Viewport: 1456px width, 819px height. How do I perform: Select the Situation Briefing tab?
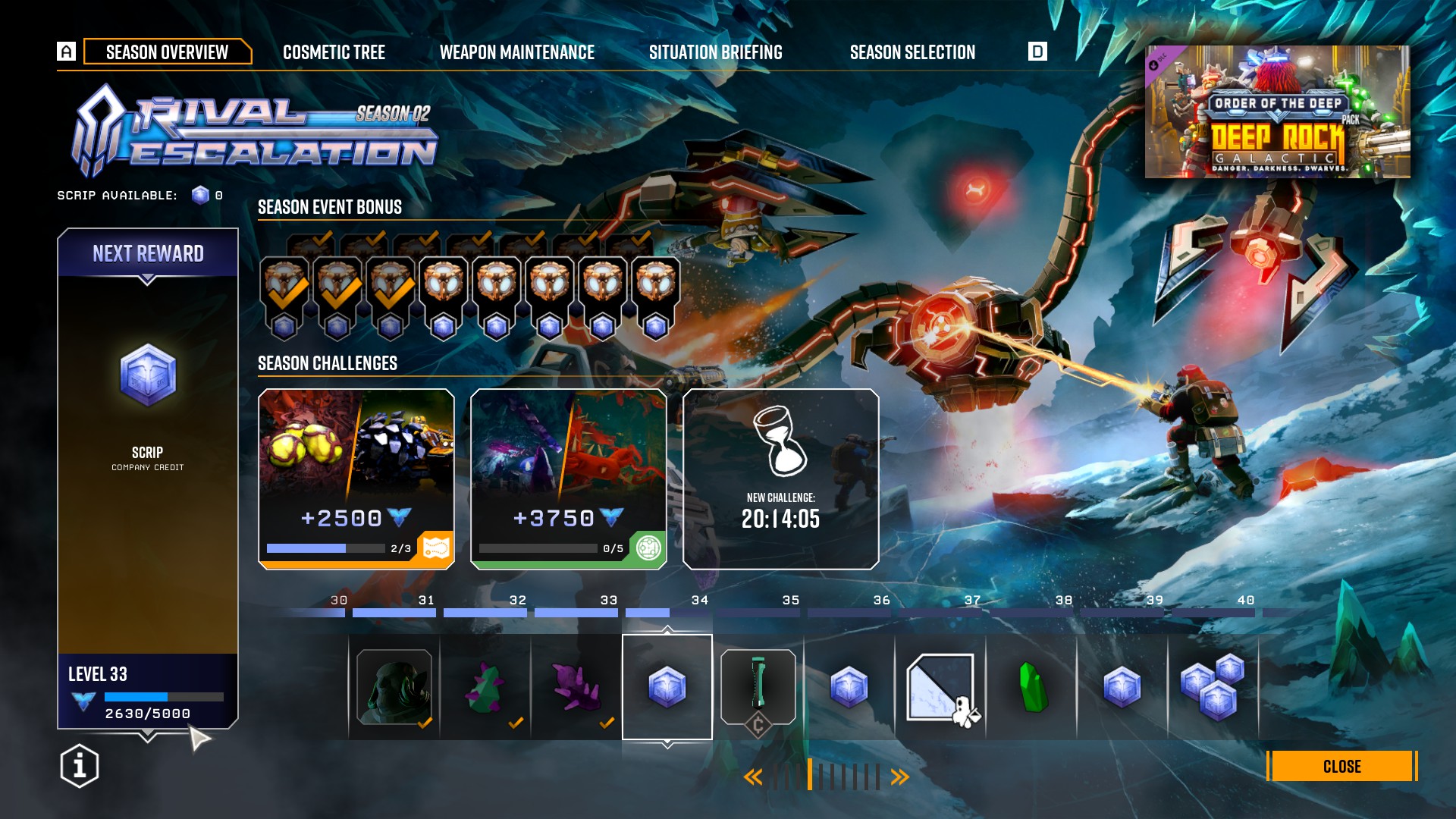point(715,52)
